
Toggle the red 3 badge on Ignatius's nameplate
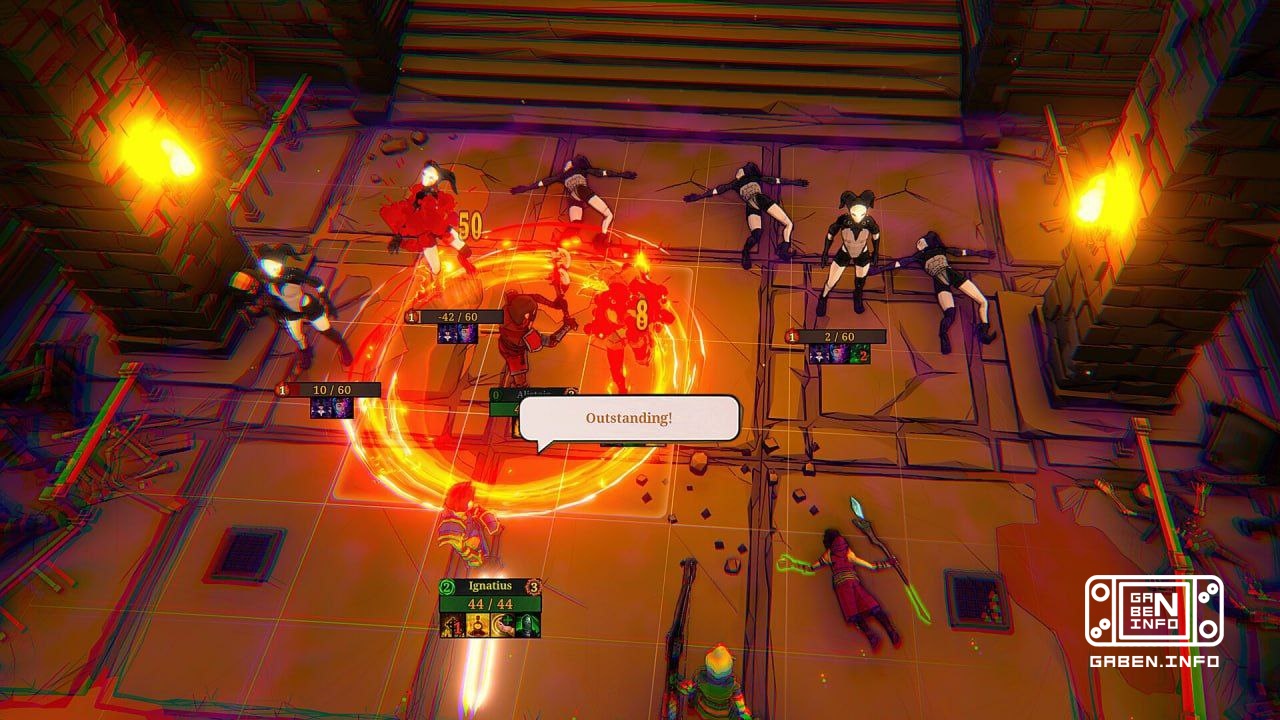[533, 586]
